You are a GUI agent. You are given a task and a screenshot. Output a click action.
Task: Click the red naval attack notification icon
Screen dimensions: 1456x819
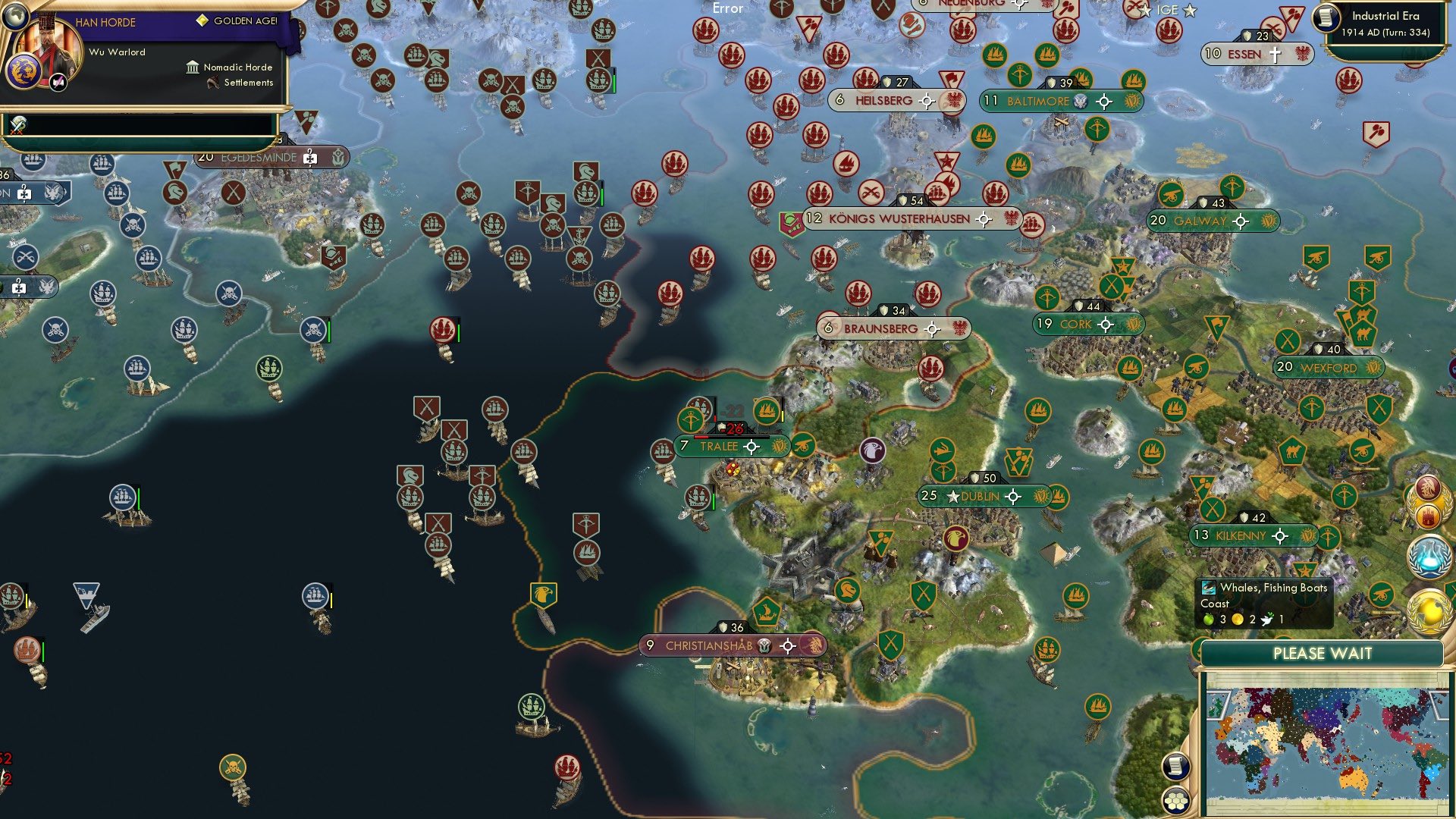point(1429,488)
